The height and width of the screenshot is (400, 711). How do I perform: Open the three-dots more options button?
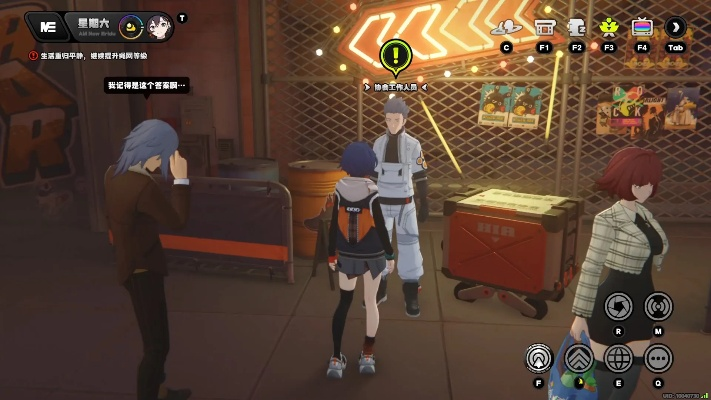(x=658, y=357)
